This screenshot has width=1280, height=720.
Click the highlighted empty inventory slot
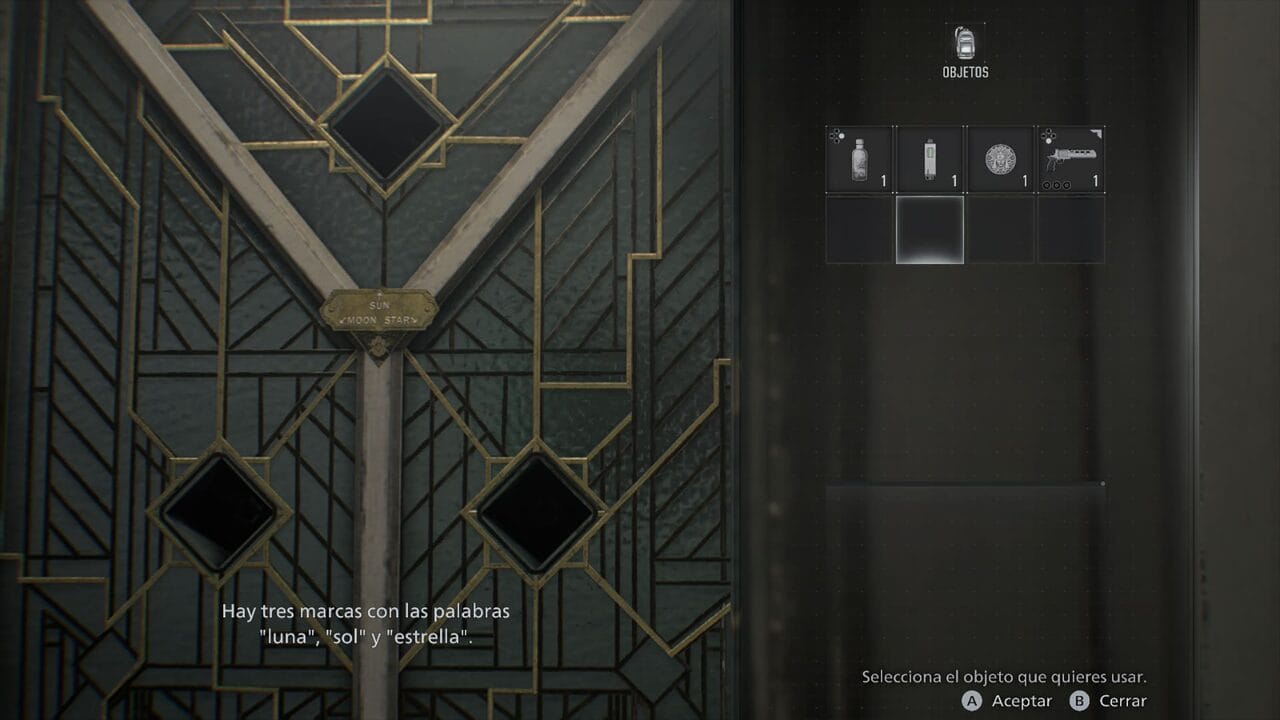(929, 229)
